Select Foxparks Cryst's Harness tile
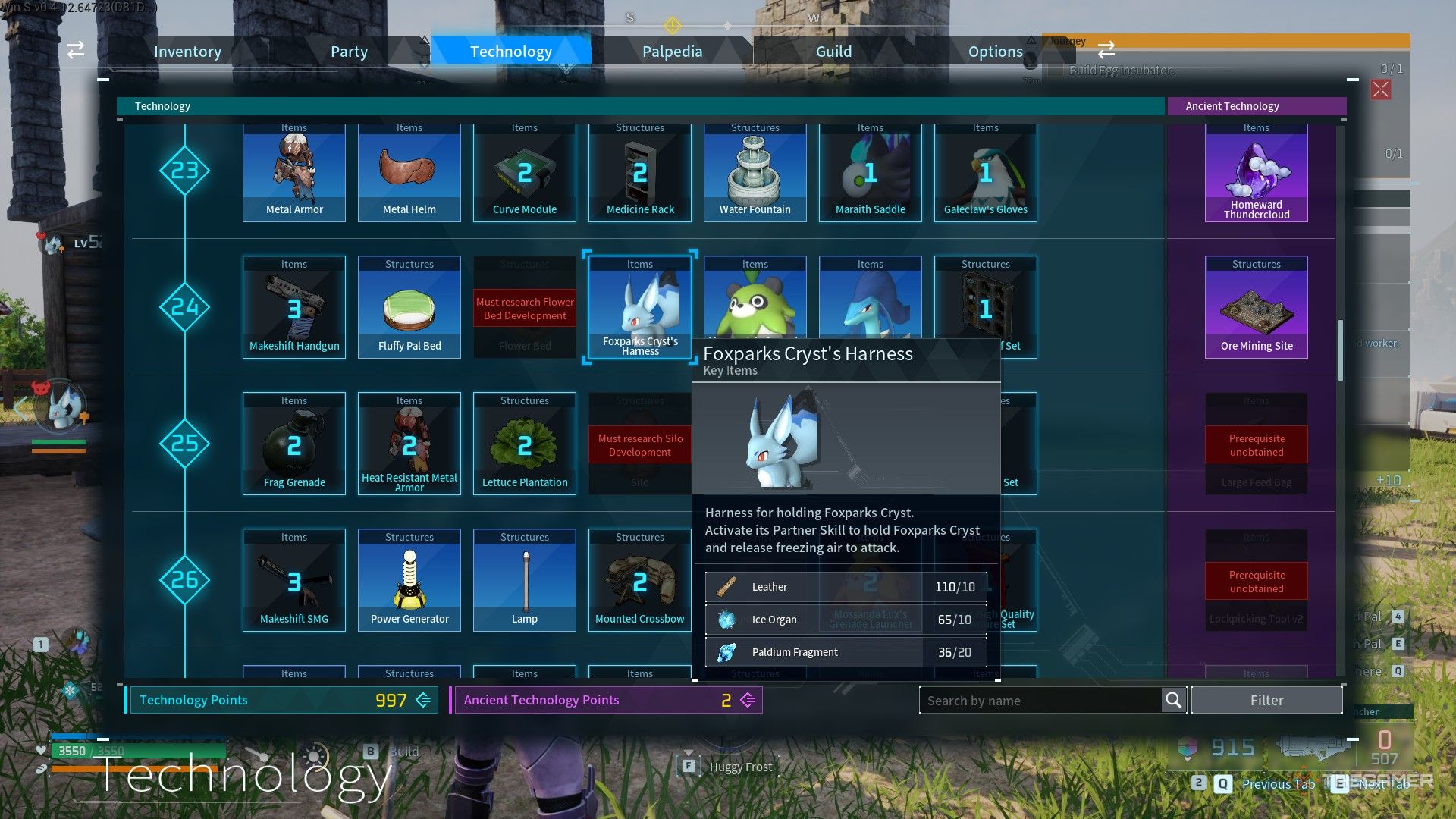The image size is (1456, 819). pyautogui.click(x=640, y=307)
